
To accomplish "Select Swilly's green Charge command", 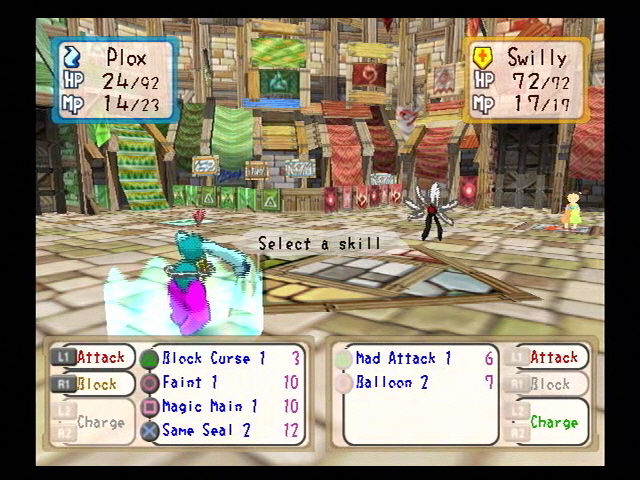I will pyautogui.click(x=553, y=422).
